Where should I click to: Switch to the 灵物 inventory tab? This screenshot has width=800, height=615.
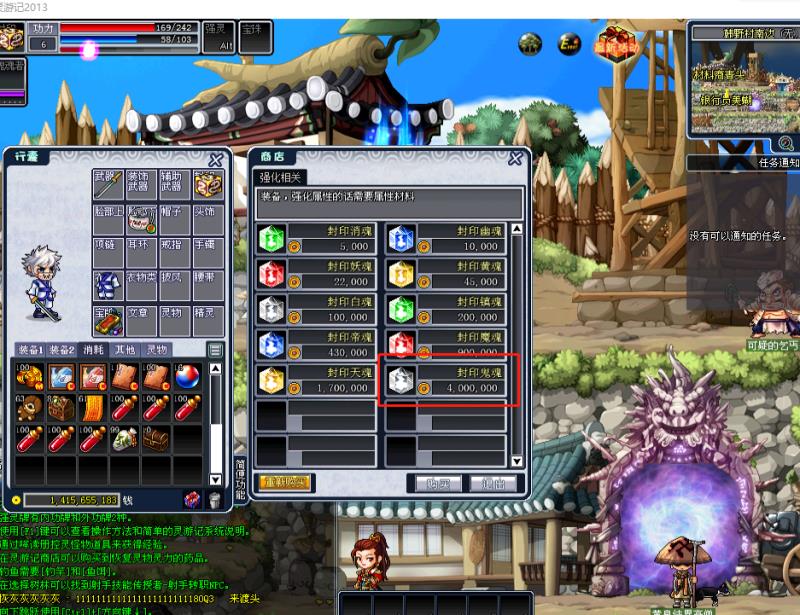(157, 350)
